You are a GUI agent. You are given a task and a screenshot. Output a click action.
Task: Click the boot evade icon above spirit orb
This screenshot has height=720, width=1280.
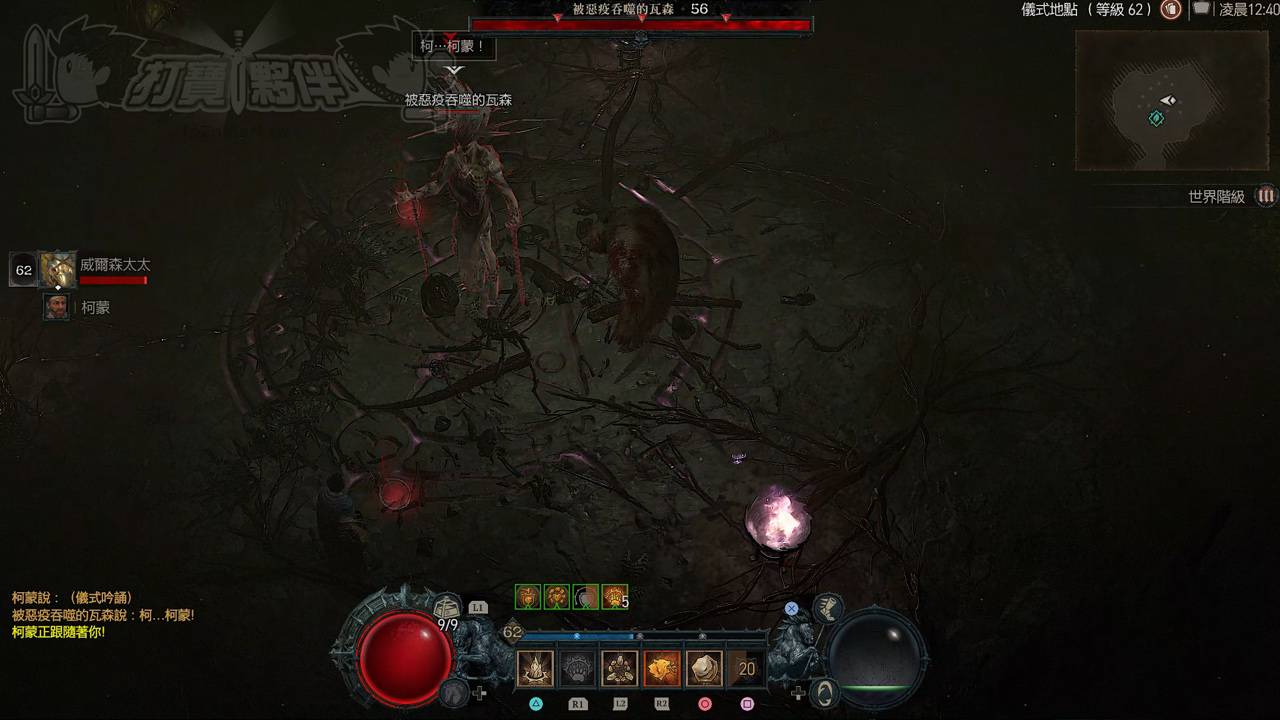pyautogui.click(x=826, y=607)
